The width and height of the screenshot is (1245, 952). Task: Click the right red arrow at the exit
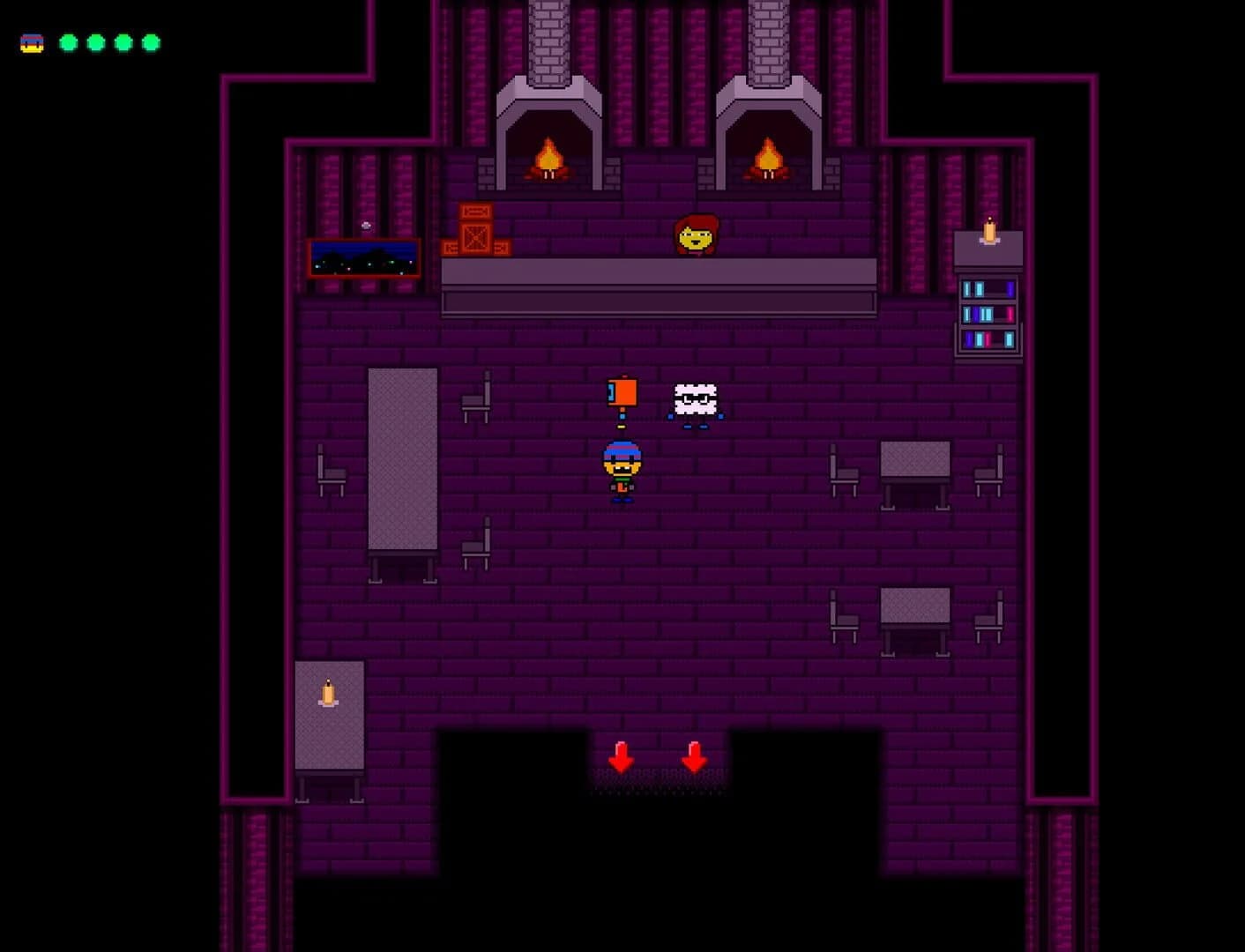[696, 756]
